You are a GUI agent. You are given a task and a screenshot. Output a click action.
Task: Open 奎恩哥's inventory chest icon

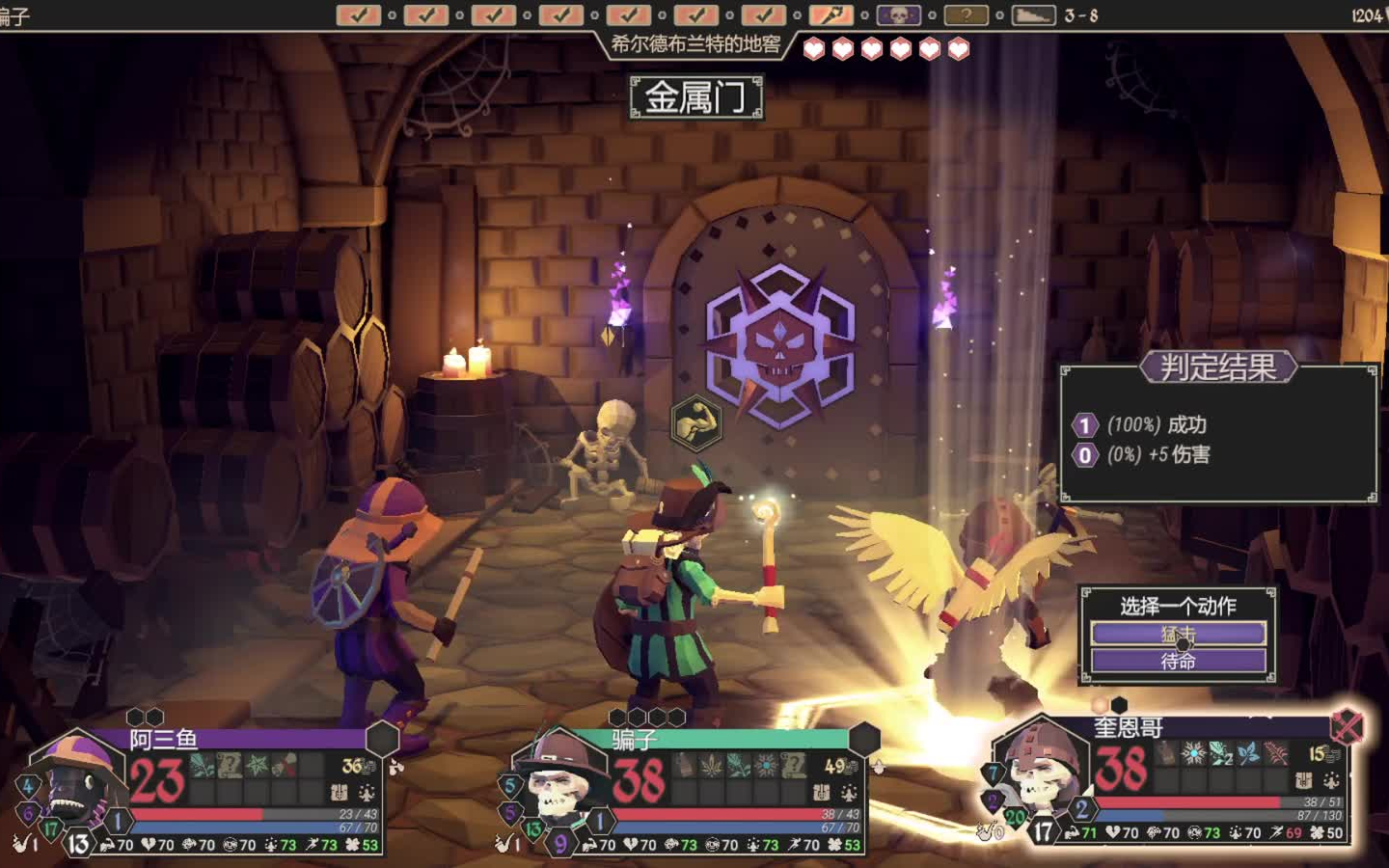click(1304, 780)
